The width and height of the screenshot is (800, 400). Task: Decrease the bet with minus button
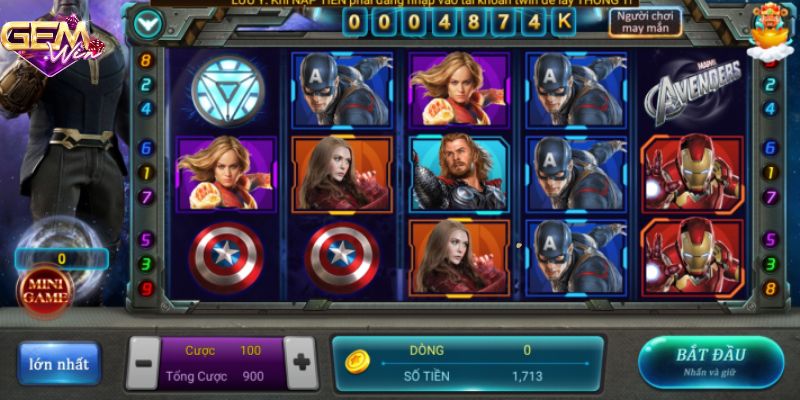tap(144, 362)
